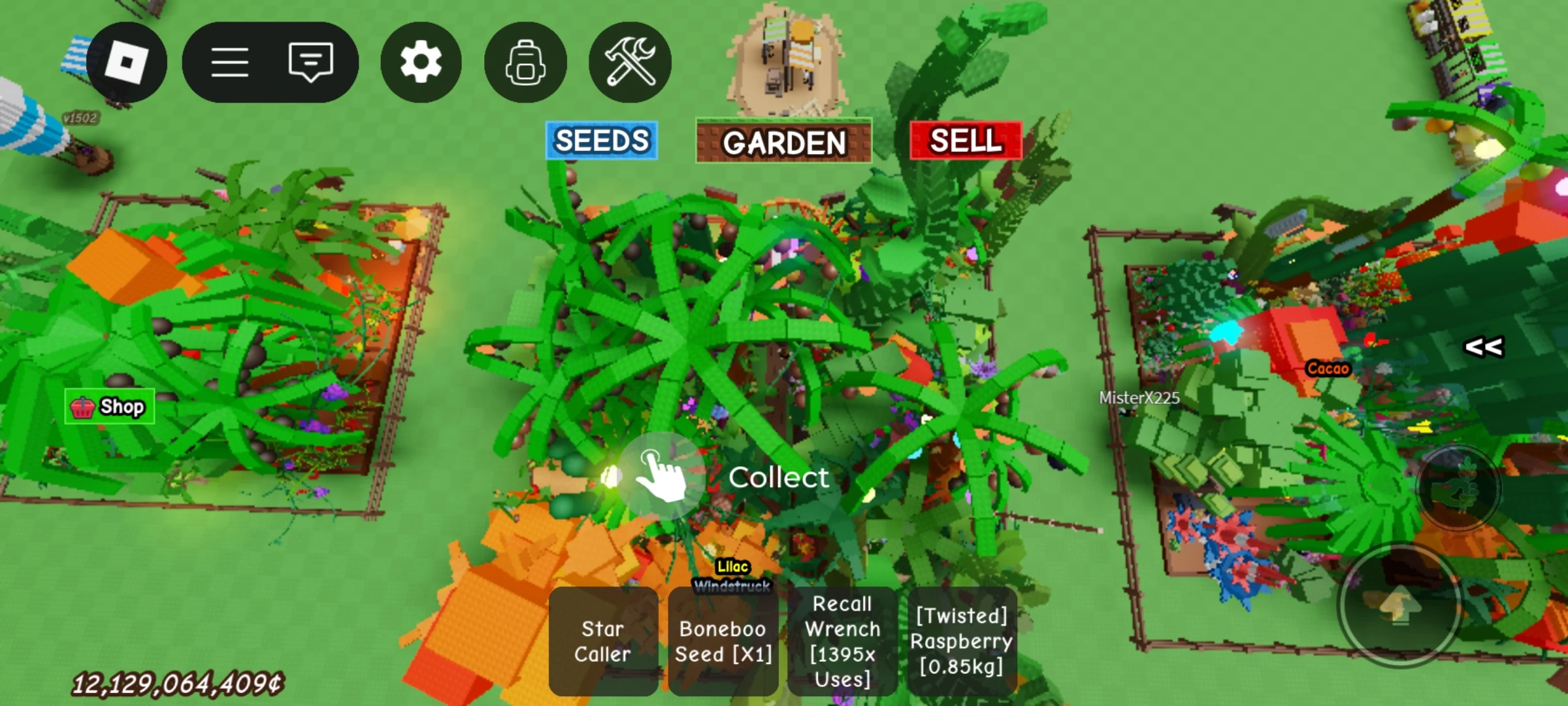The image size is (1568, 706).
Task: Go to the SEEDS sign
Action: pos(602,141)
